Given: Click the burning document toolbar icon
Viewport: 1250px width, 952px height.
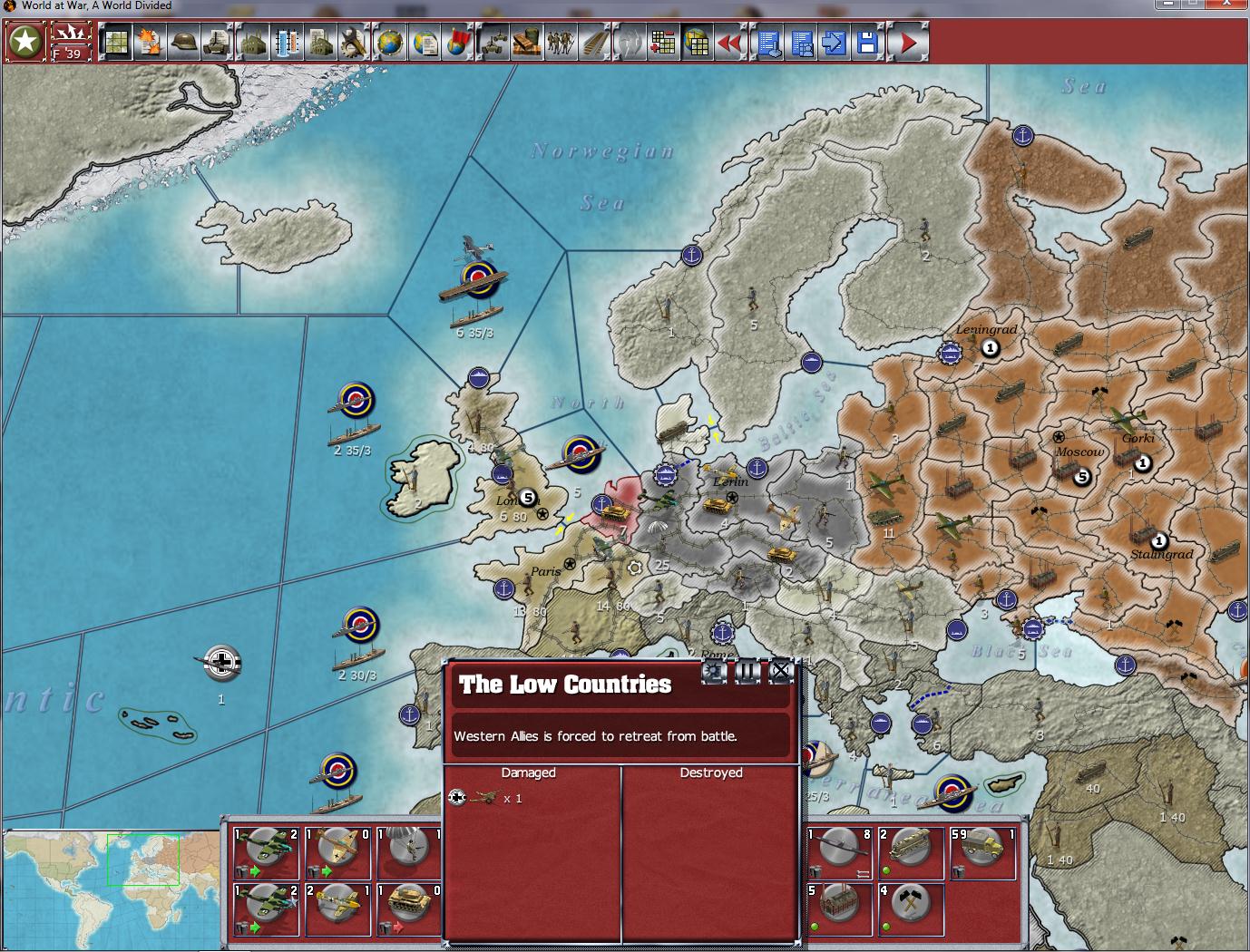Looking at the screenshot, I should pyautogui.click(x=150, y=43).
